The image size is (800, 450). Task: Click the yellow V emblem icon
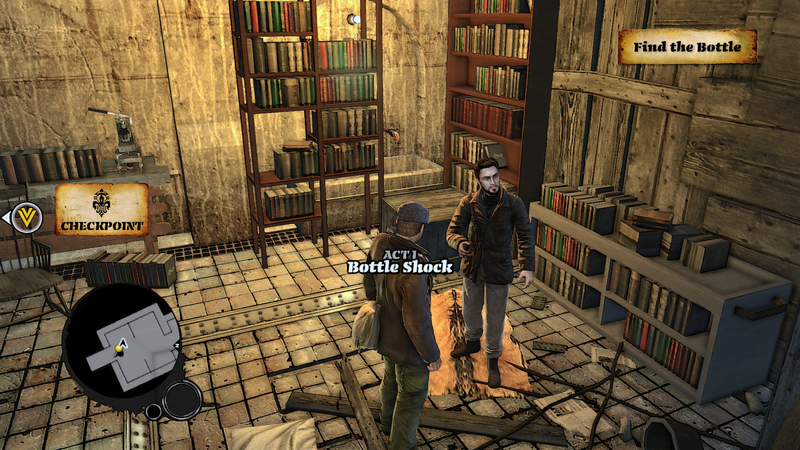click(27, 216)
